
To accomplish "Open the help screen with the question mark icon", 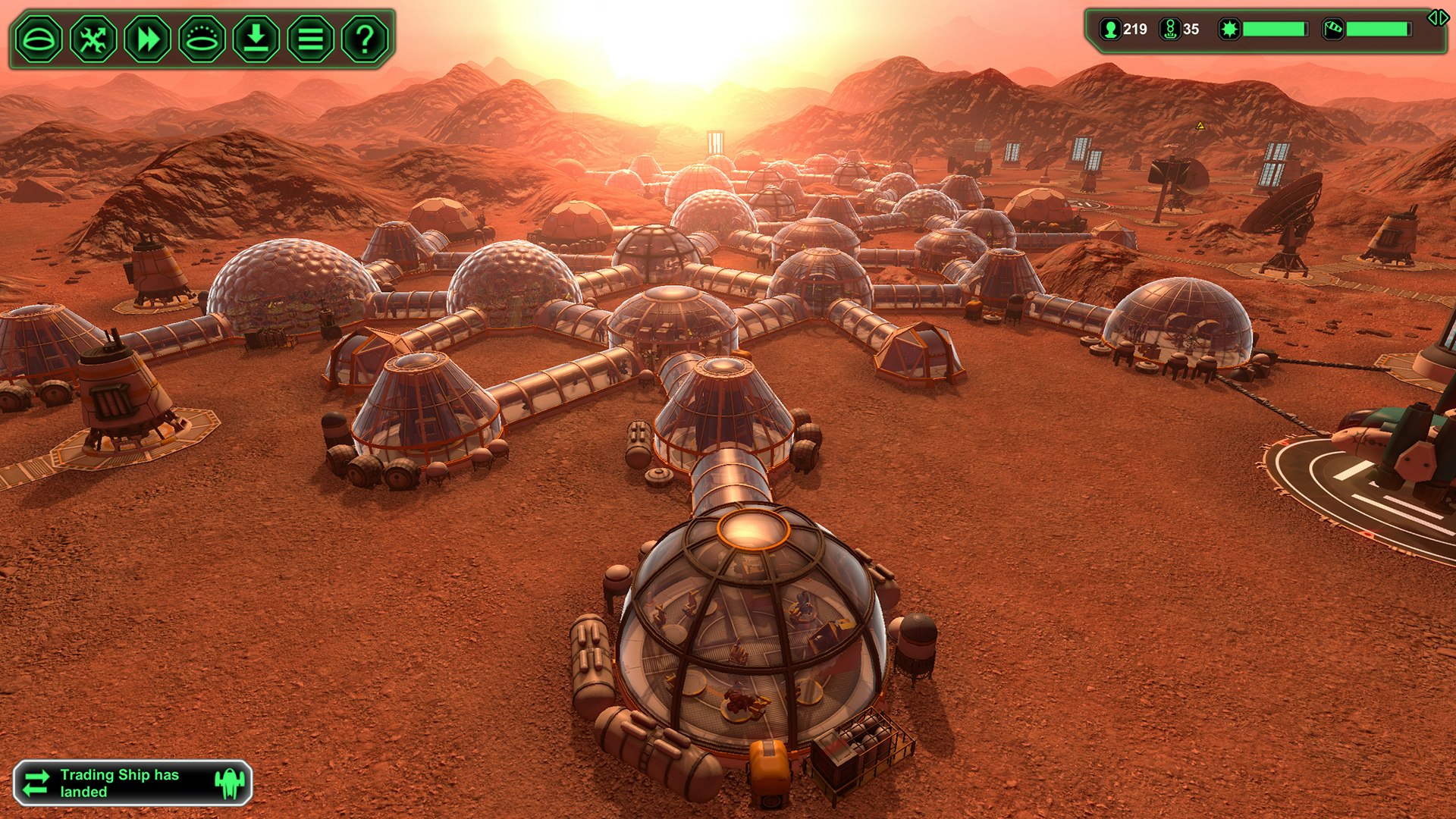I will click(363, 36).
